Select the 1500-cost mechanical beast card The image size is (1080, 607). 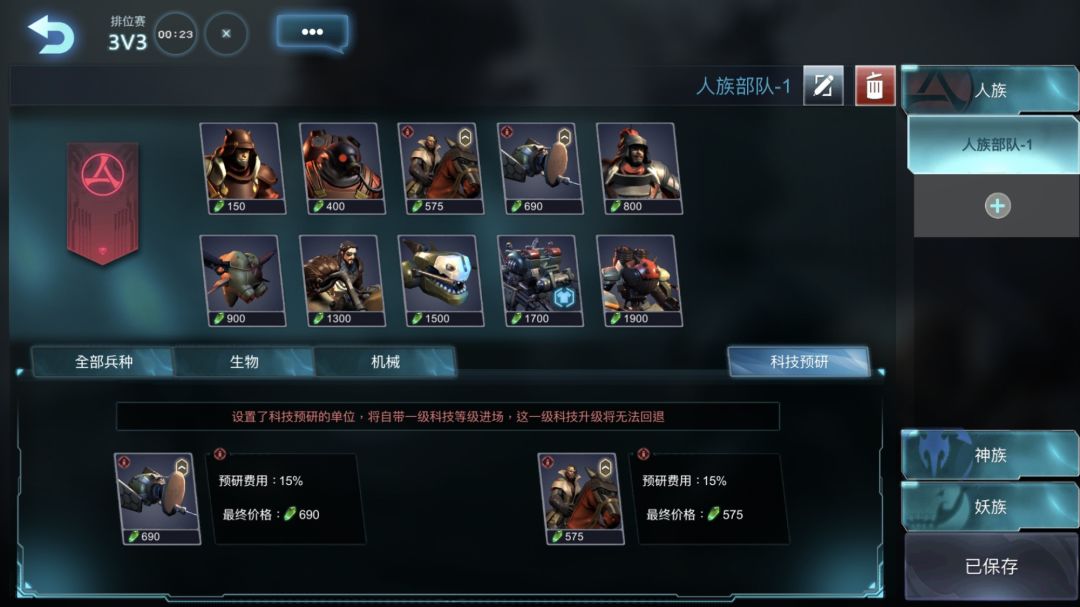439,279
